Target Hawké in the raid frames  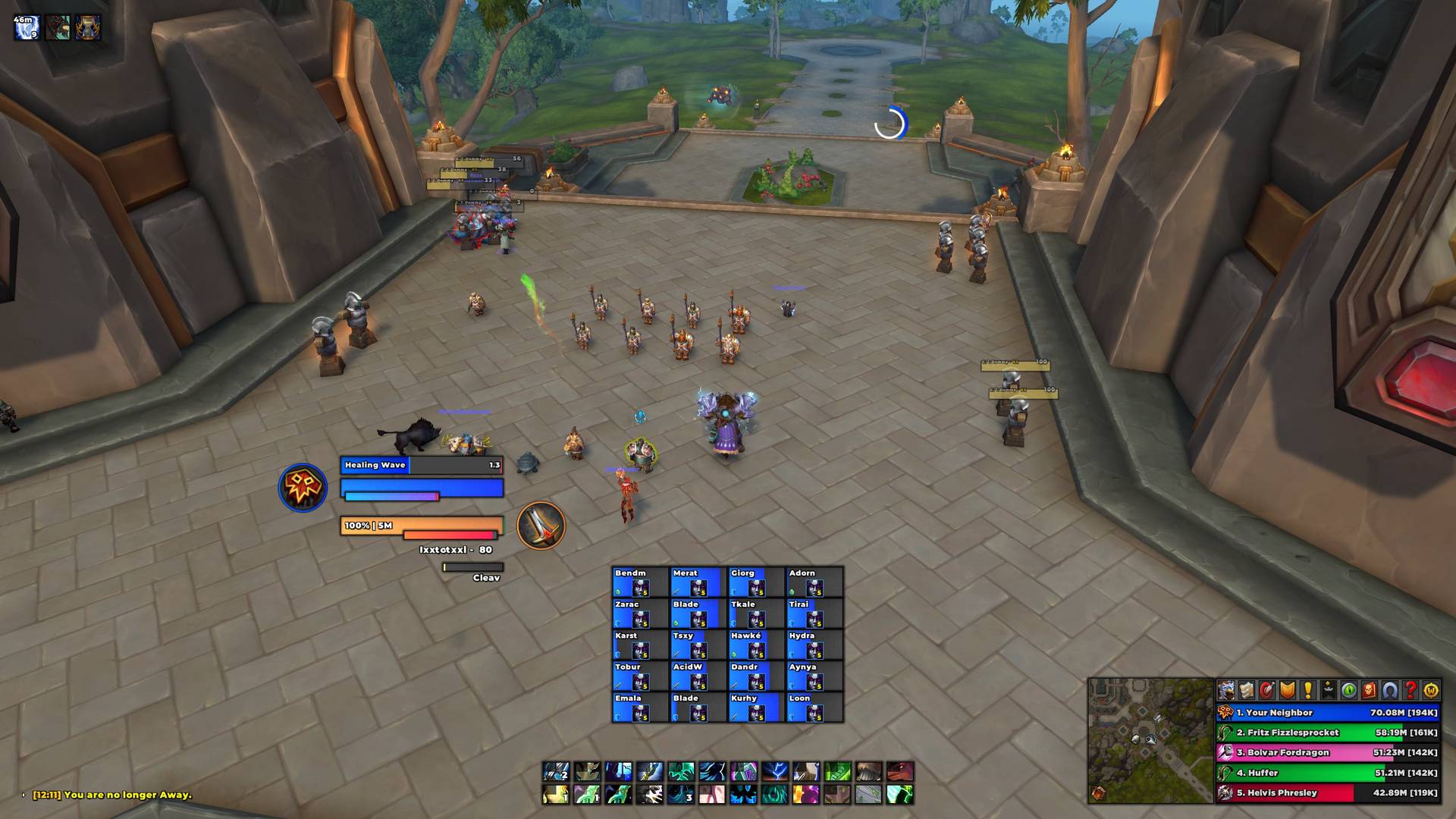tap(756, 645)
